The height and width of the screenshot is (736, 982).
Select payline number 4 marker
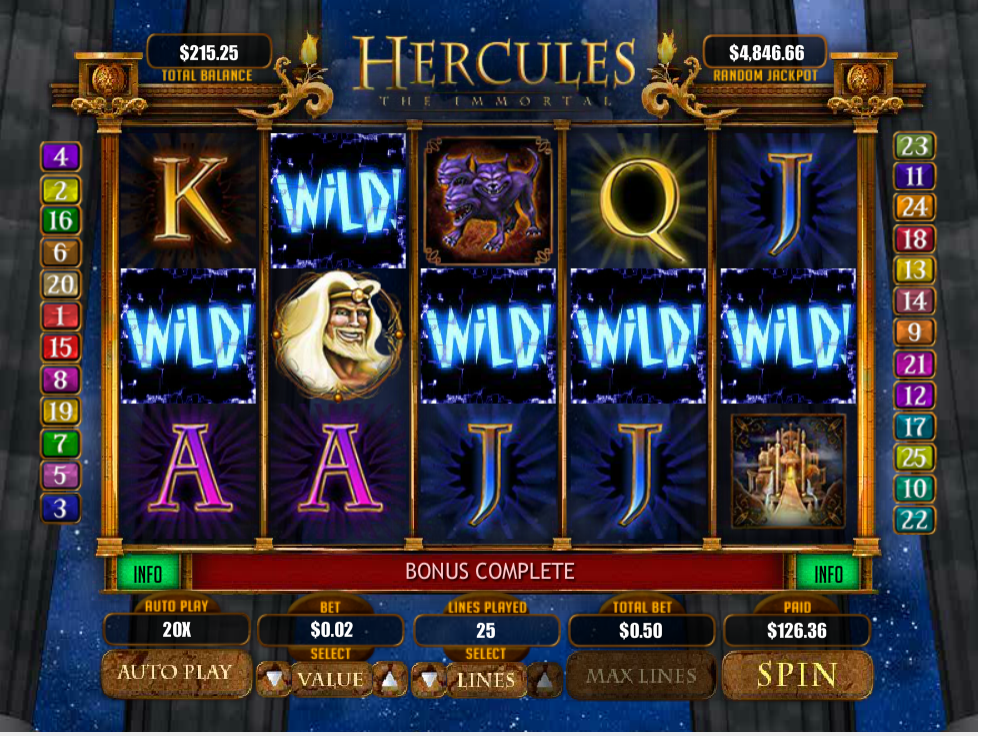tap(60, 157)
